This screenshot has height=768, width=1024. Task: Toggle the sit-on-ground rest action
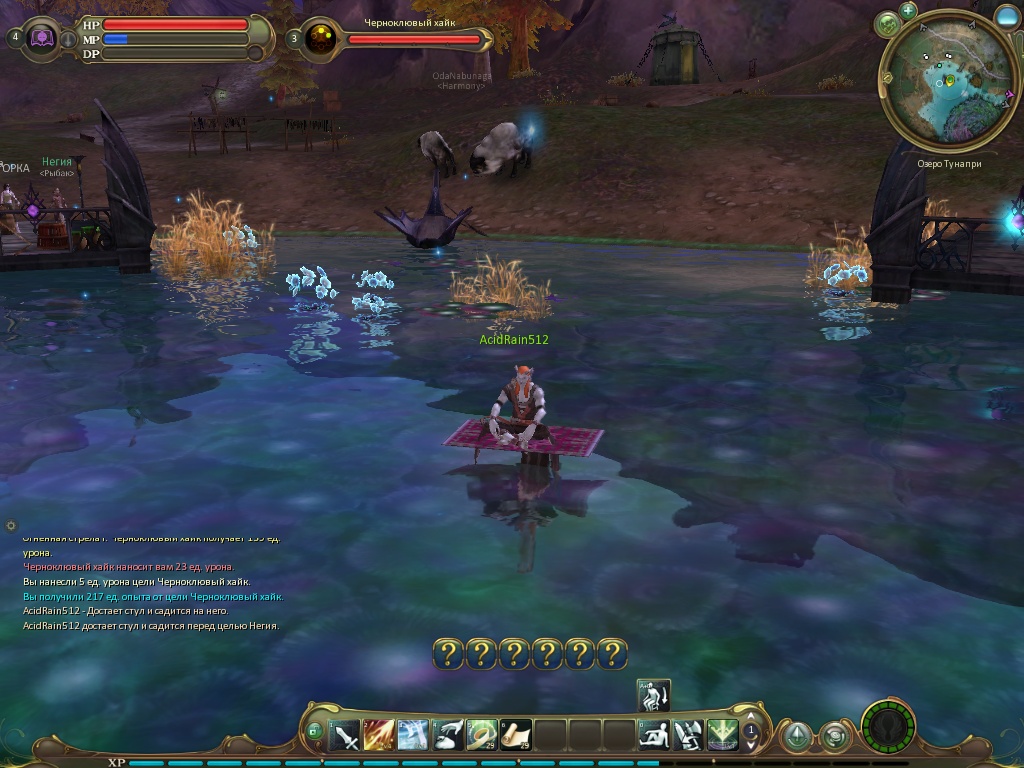[x=655, y=736]
